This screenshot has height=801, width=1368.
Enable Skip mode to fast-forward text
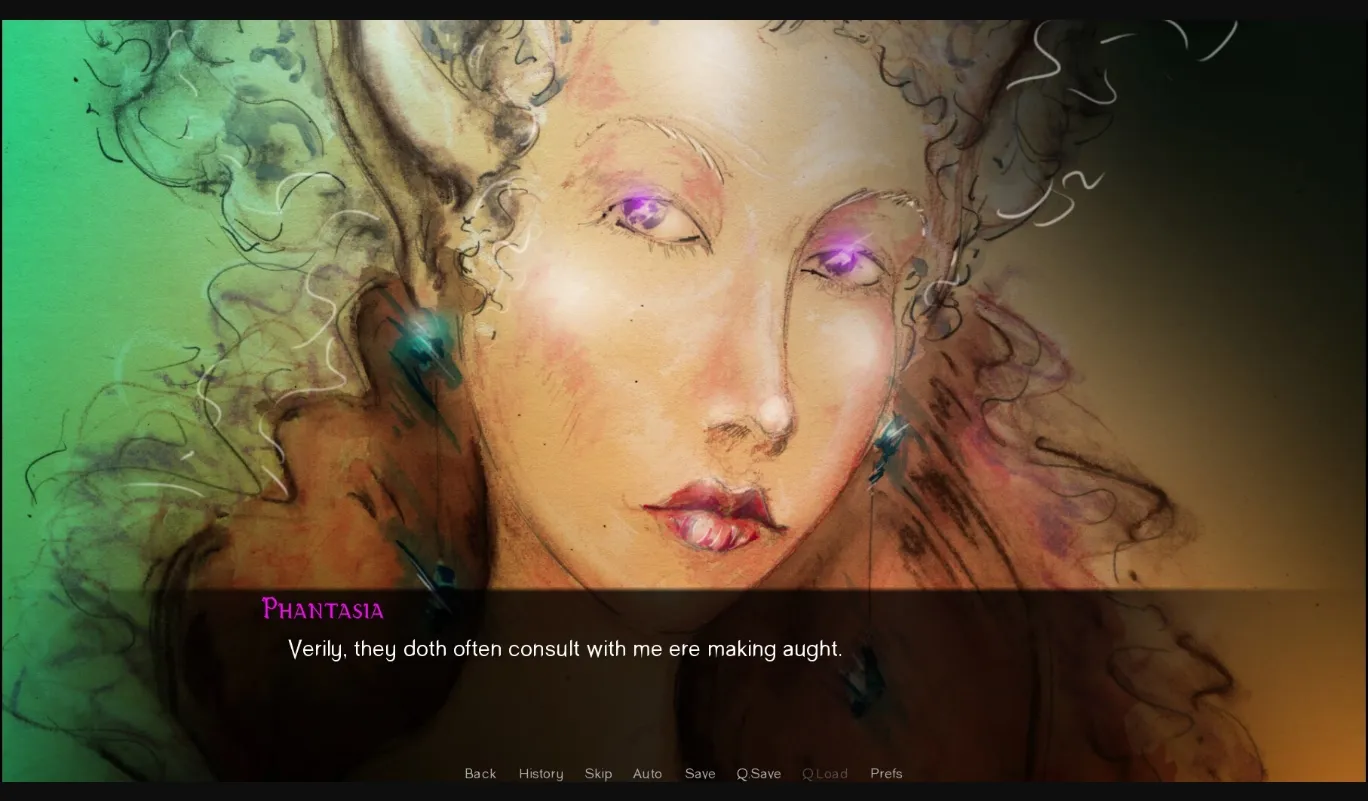(598, 773)
